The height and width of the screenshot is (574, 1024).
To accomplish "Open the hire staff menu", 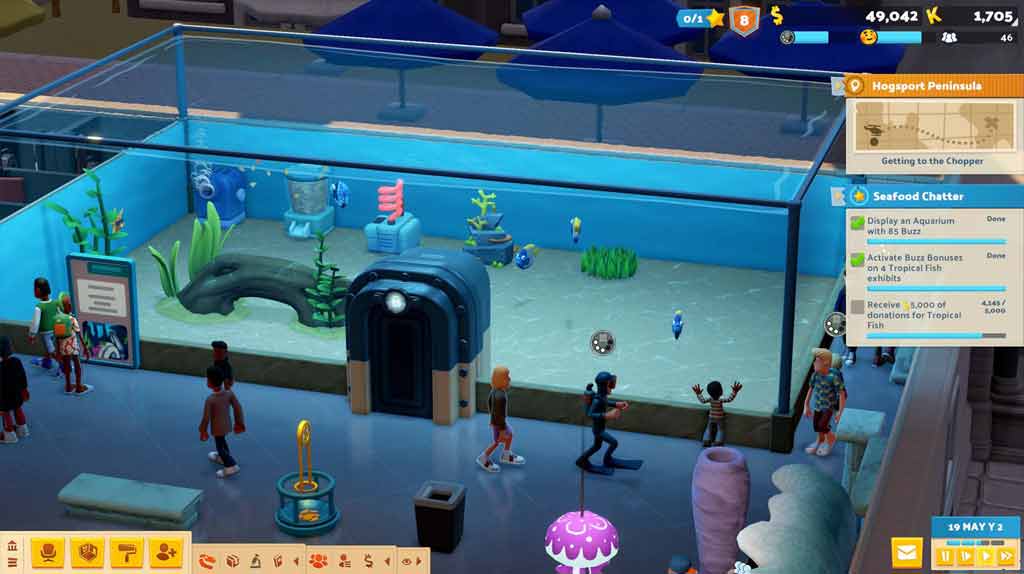I will [x=165, y=551].
